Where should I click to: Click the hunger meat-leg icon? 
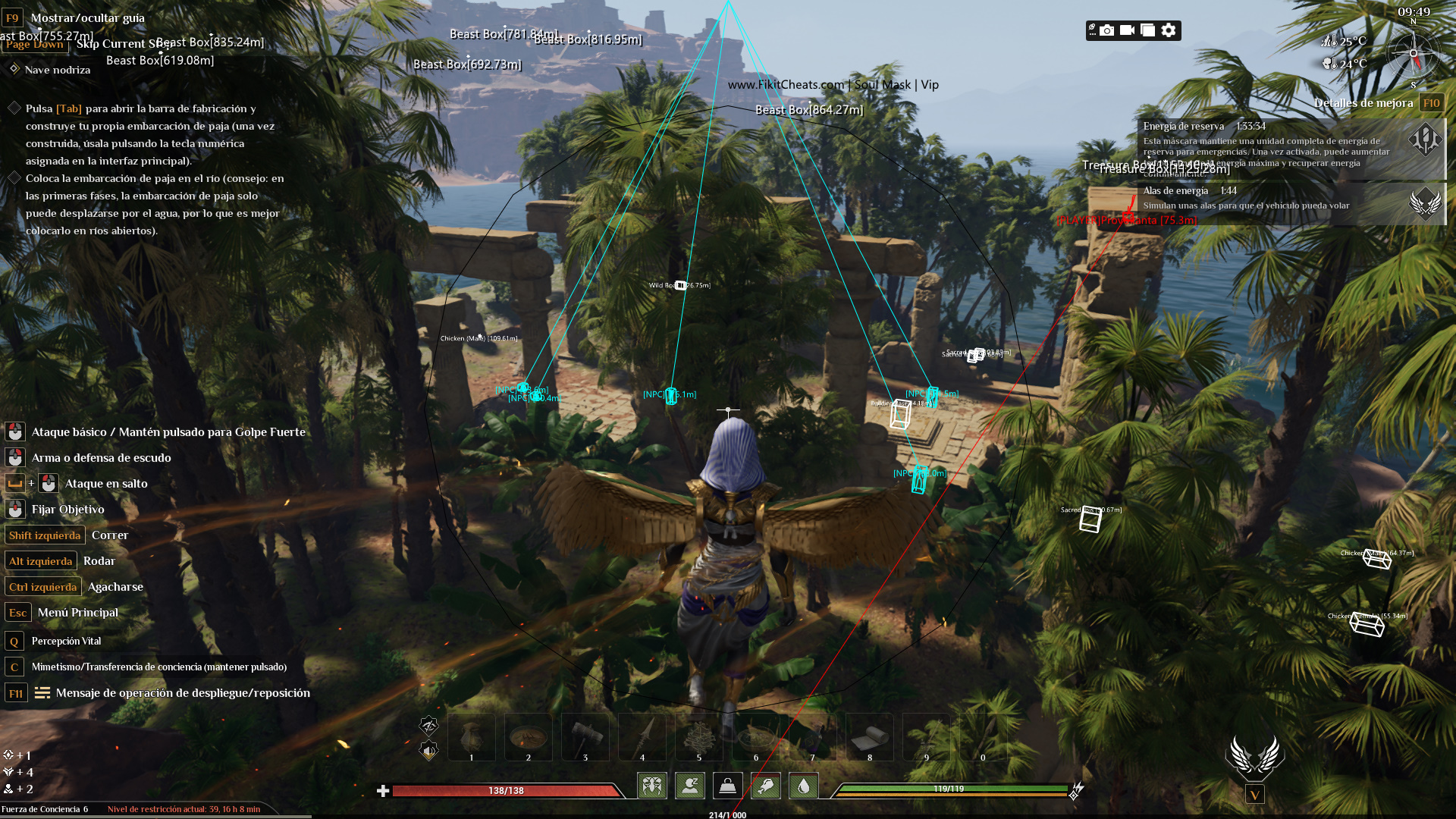pyautogui.click(x=766, y=786)
